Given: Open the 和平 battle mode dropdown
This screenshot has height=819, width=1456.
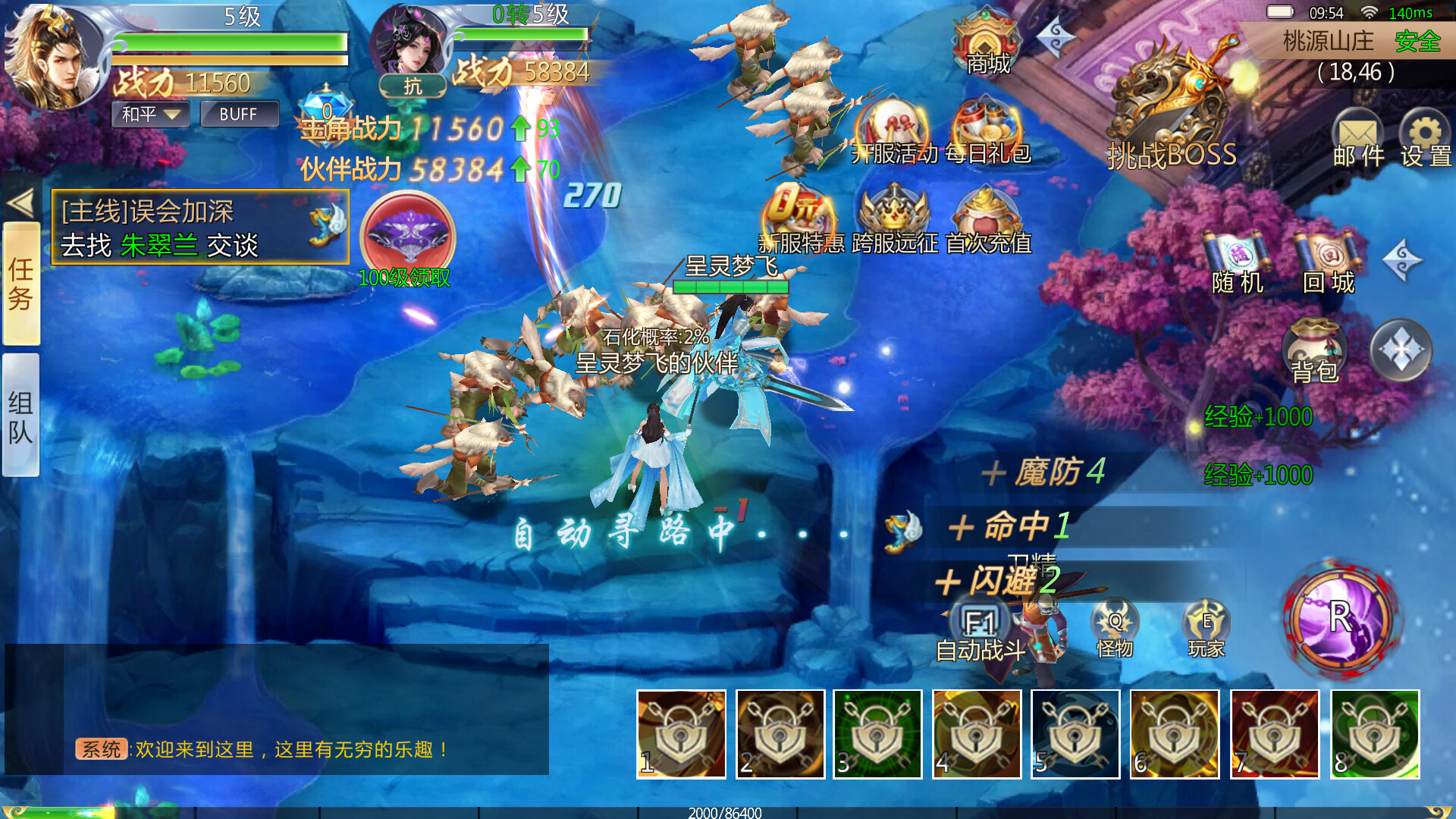Looking at the screenshot, I should (x=149, y=115).
